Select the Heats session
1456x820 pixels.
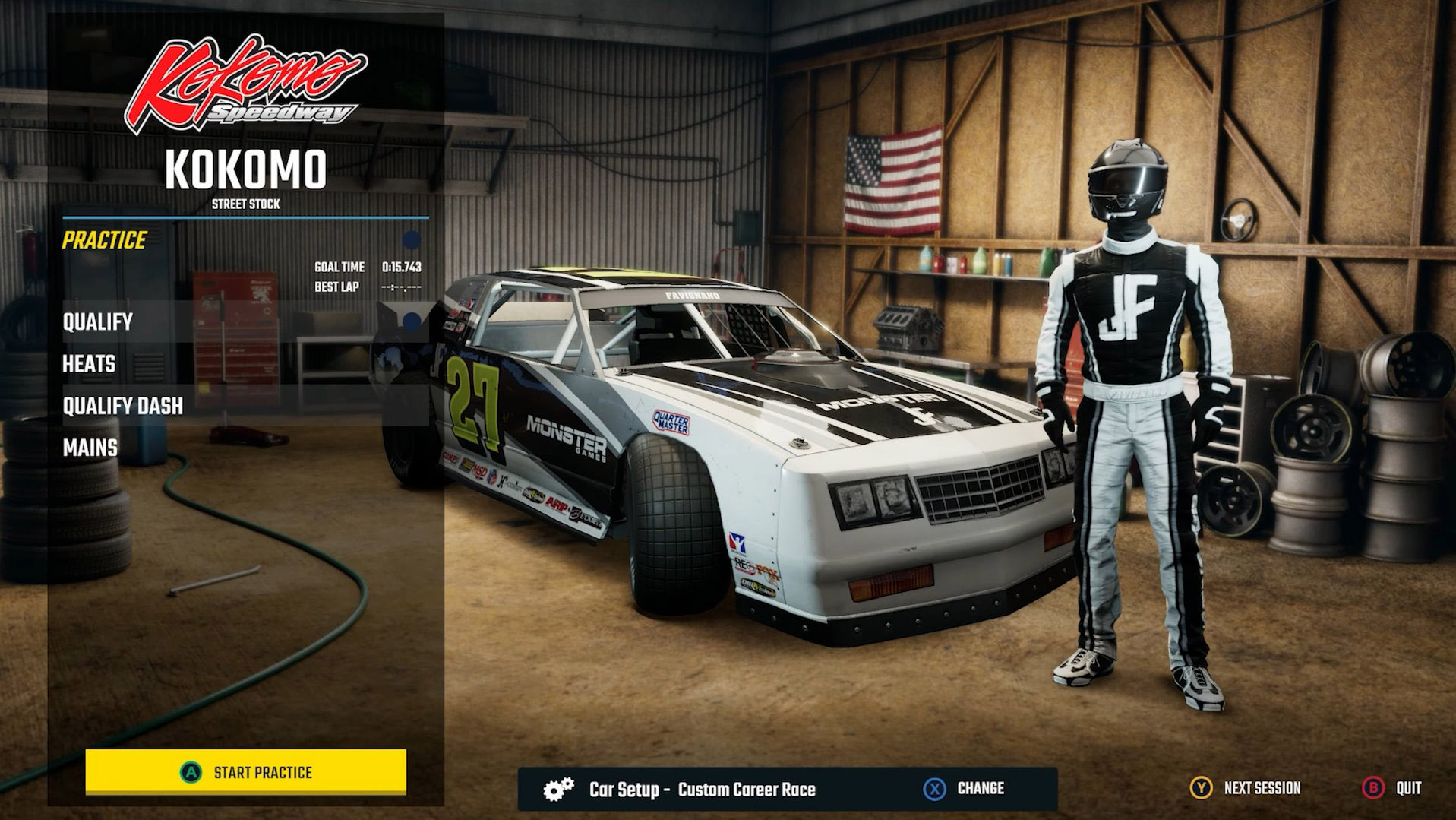[x=87, y=364]
